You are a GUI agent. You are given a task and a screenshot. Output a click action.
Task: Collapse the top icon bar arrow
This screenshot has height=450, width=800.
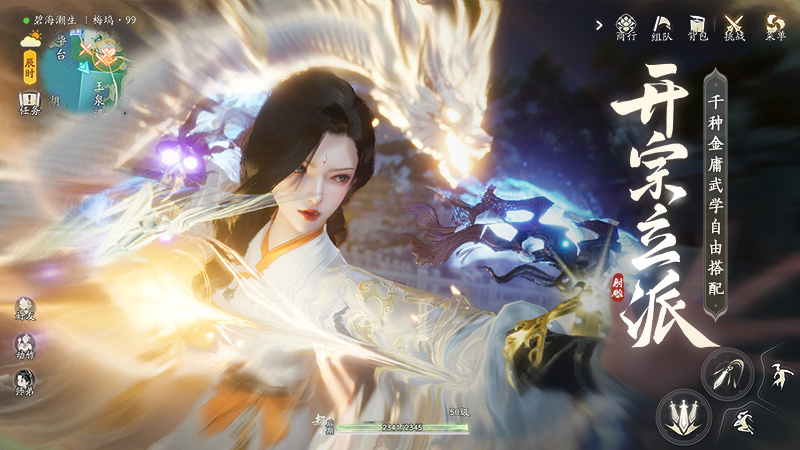pos(598,23)
